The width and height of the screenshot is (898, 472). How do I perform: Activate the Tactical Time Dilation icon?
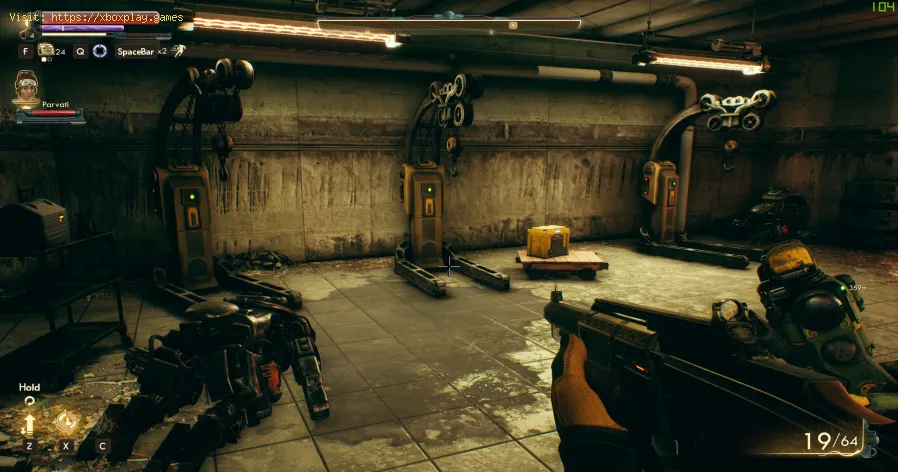(x=99, y=50)
